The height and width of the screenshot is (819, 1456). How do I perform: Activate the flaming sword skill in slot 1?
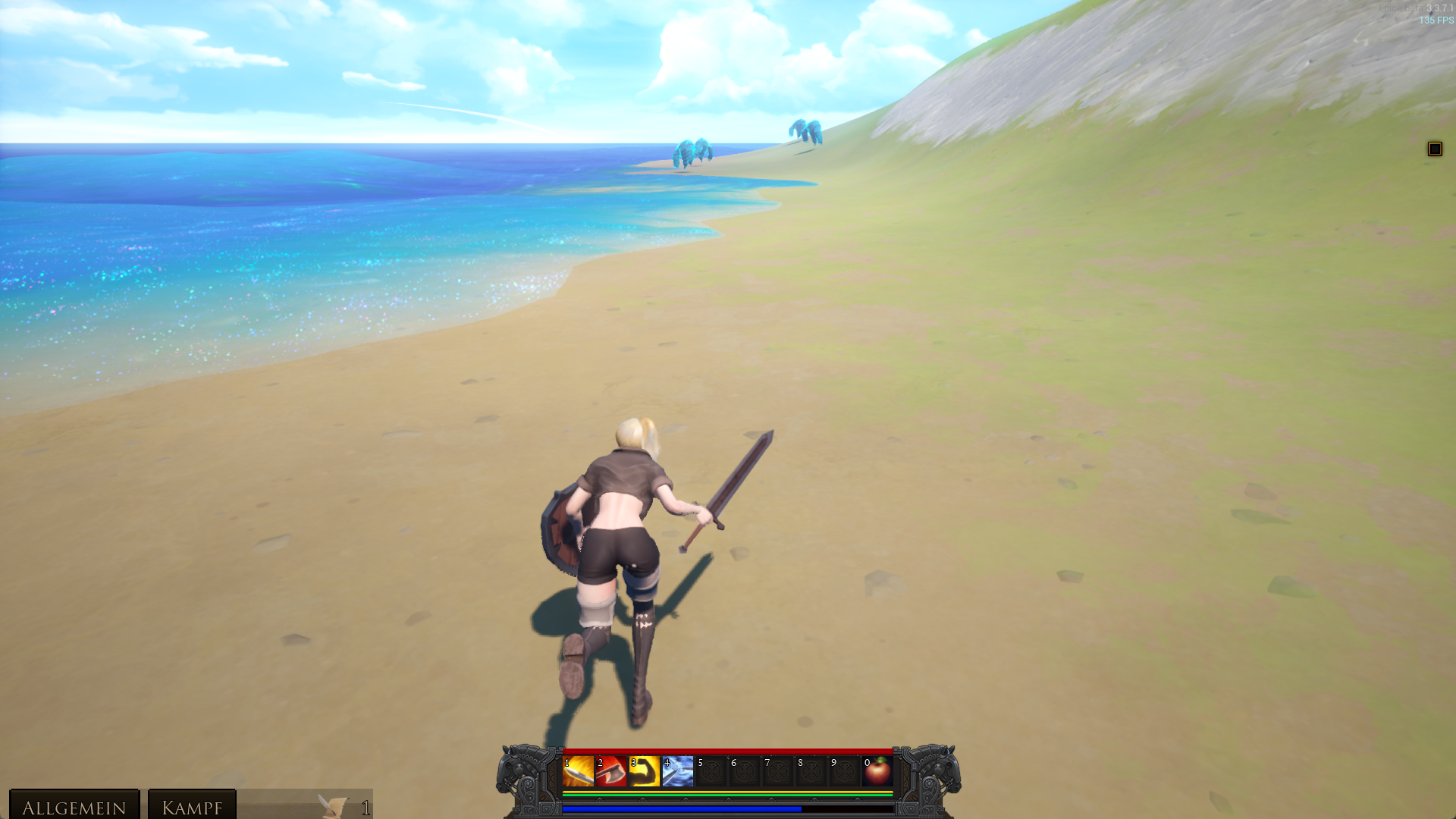click(x=578, y=772)
